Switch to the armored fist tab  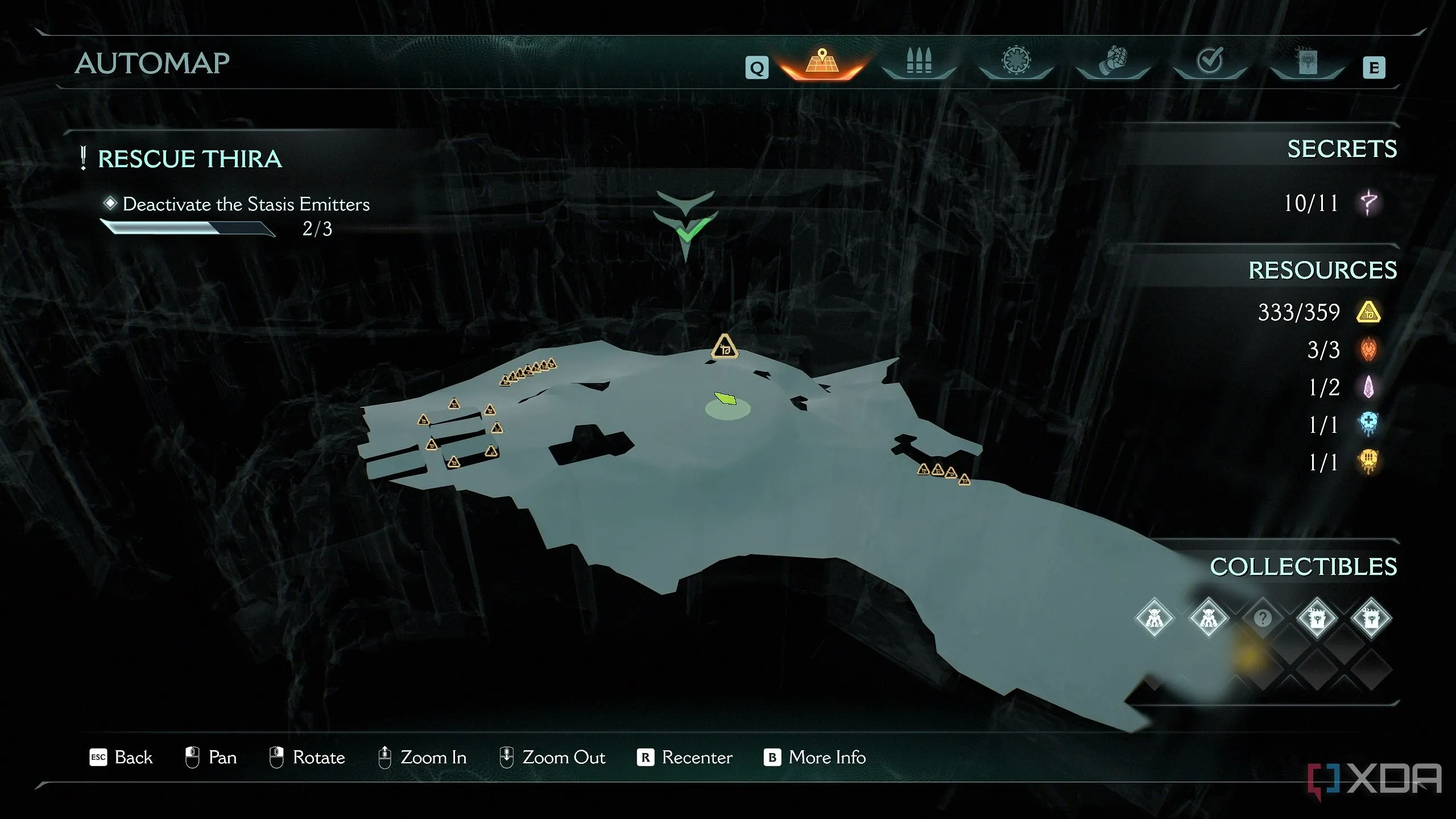pyautogui.click(x=1113, y=61)
